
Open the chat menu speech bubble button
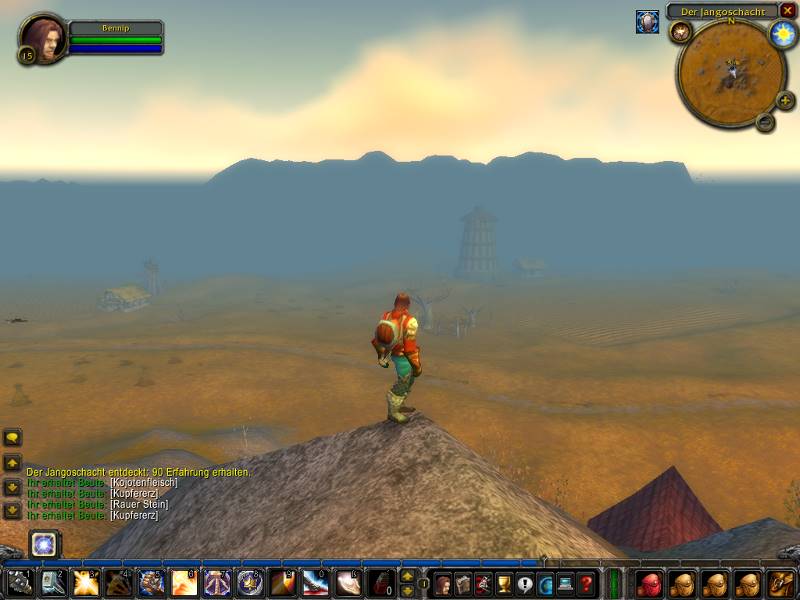coord(12,438)
